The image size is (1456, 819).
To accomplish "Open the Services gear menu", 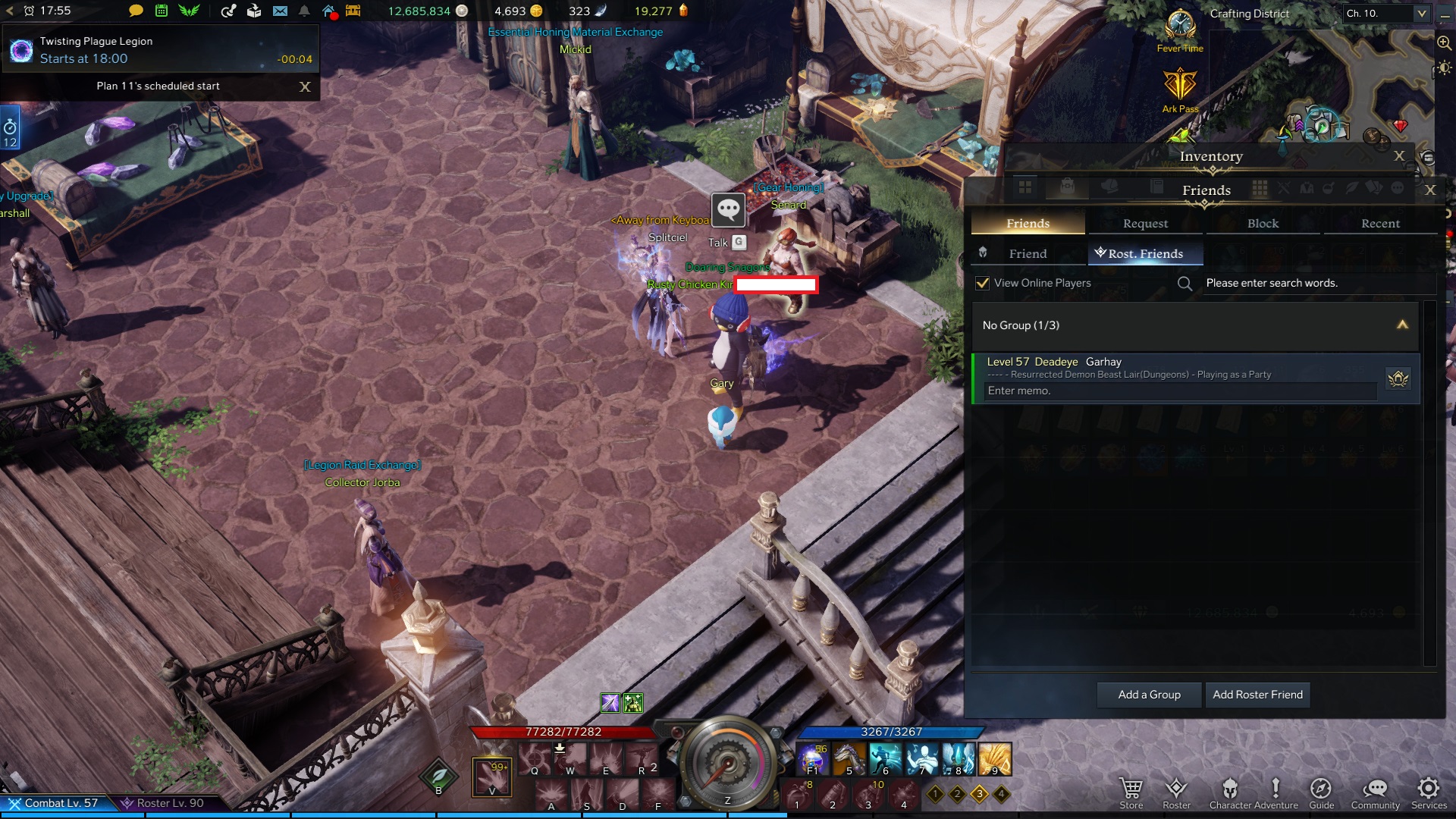I will click(x=1429, y=792).
